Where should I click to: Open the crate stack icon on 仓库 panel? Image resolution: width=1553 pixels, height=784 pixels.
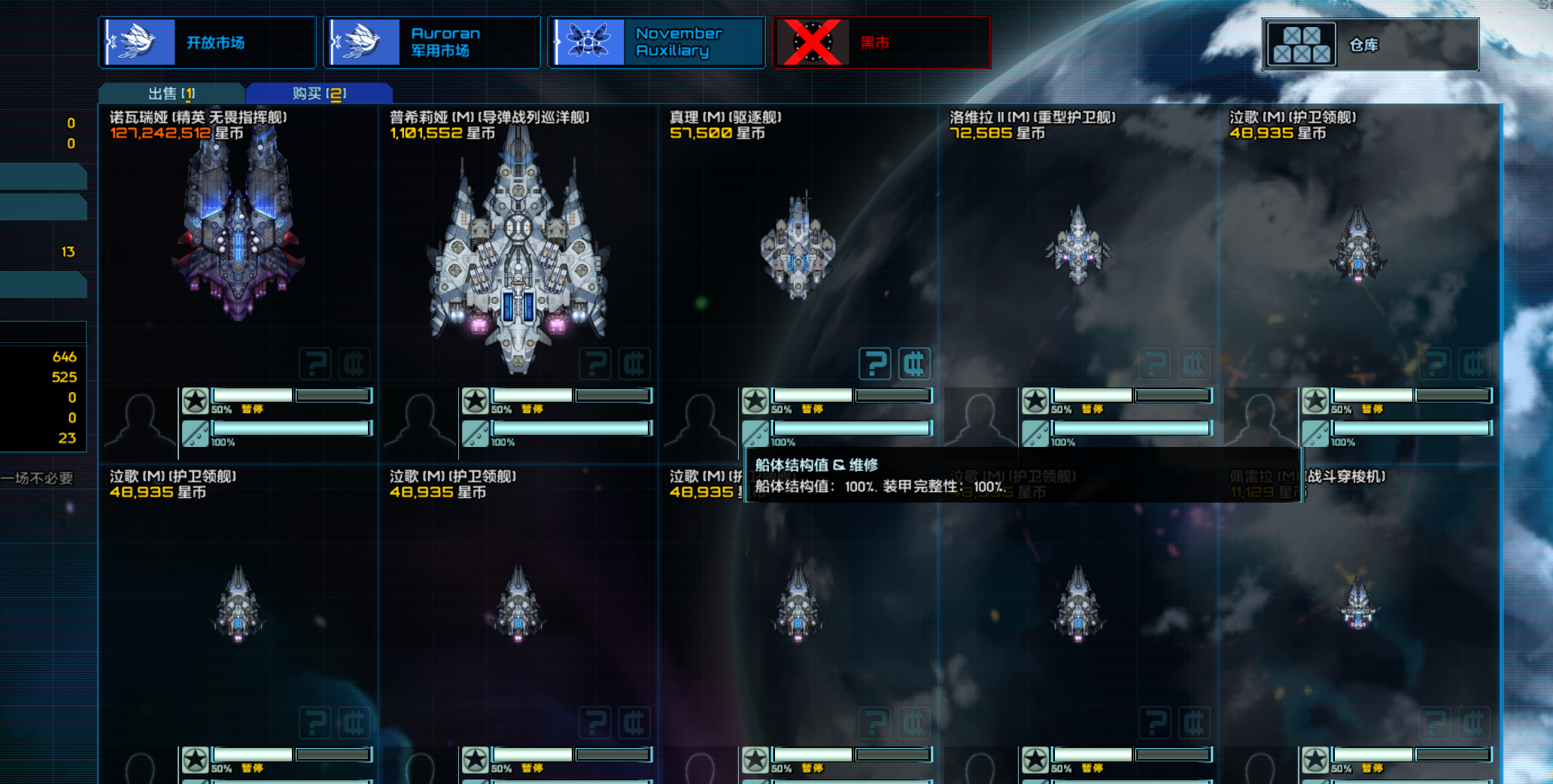pos(1301,44)
